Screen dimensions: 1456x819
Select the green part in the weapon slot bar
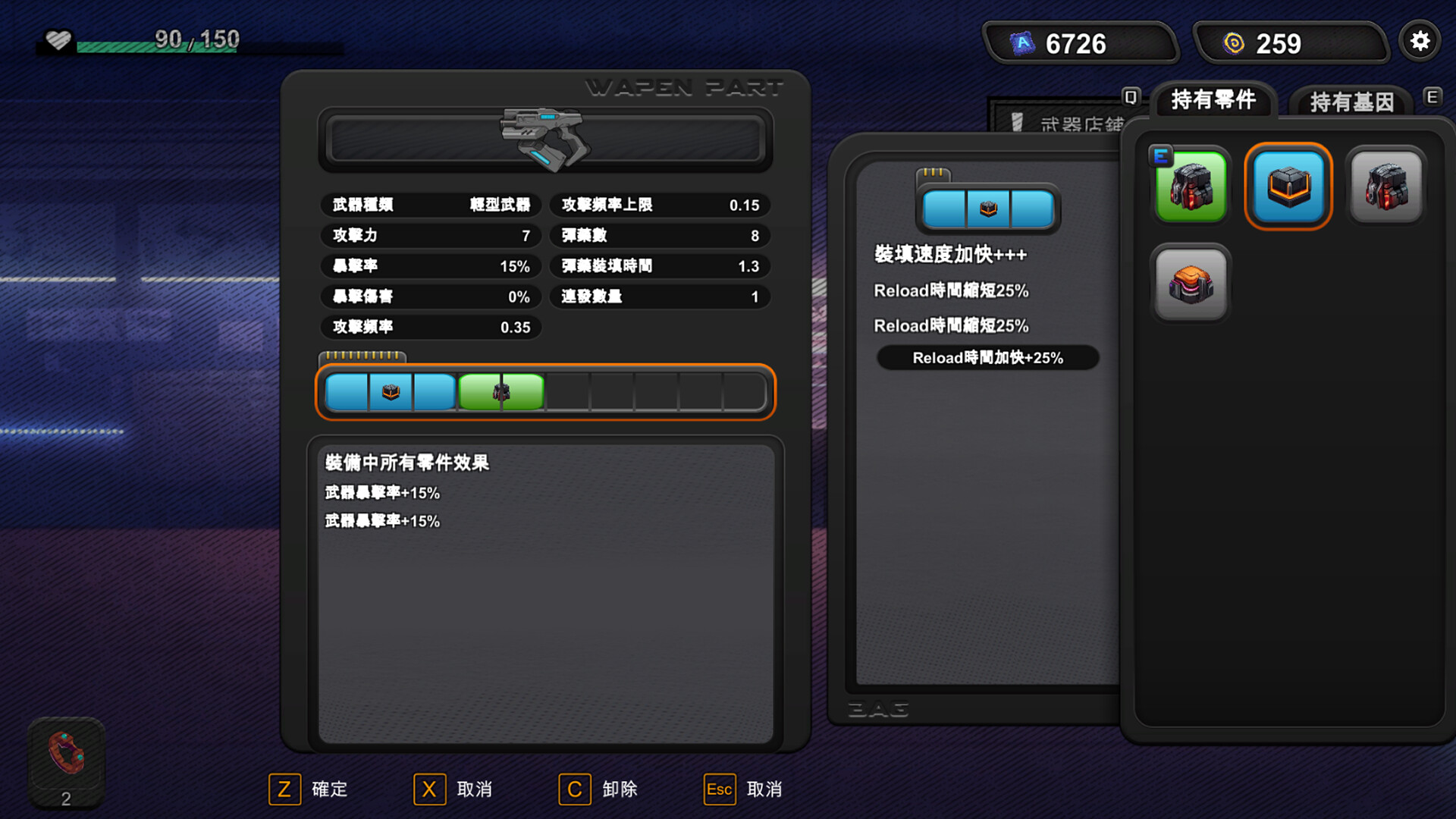tap(500, 391)
